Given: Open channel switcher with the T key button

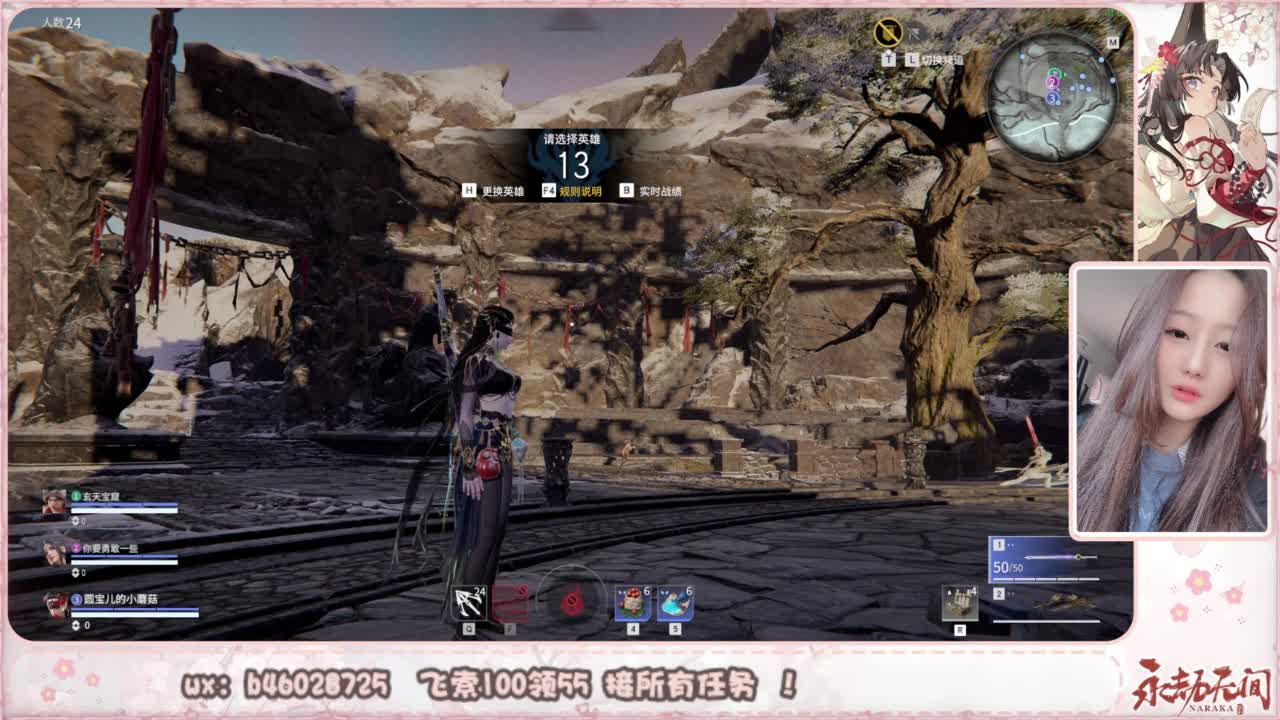Looking at the screenshot, I should click(889, 58).
